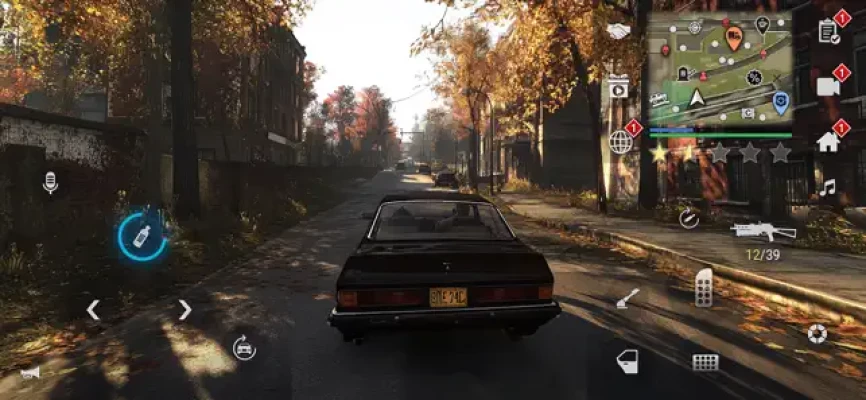866x400 pixels.
Task: Tap the lifebuoy help icon
Action: point(817,334)
